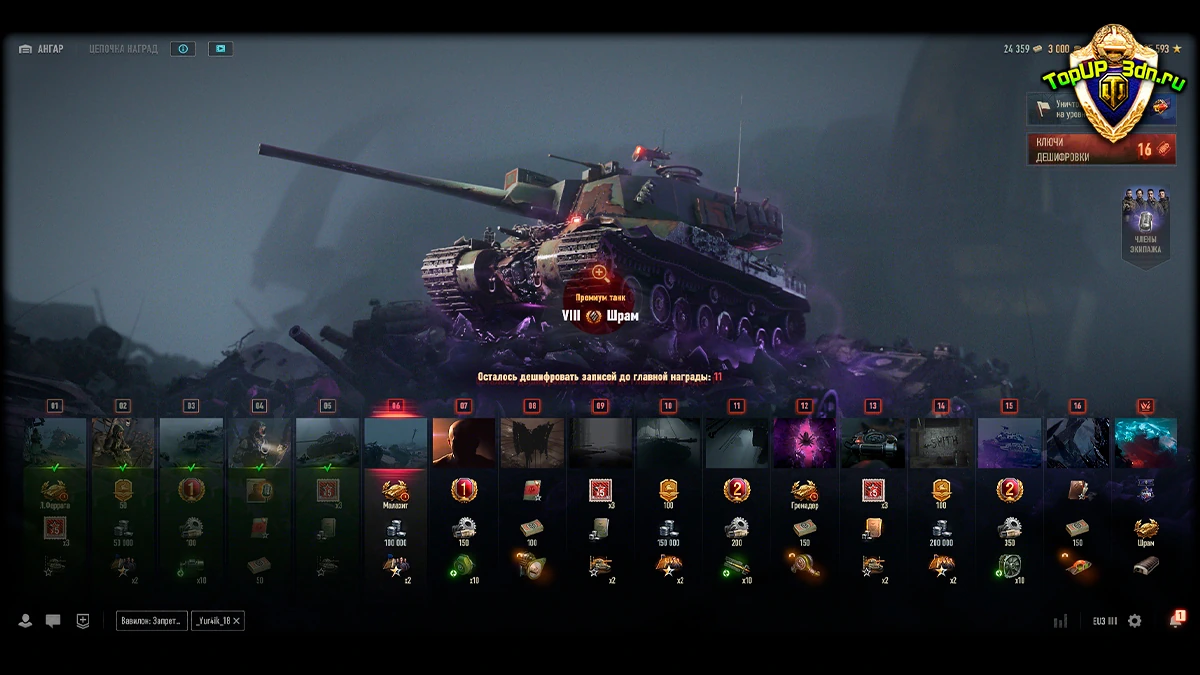Open the Вавилон chat channel tab
This screenshot has height=675, width=1200.
[x=151, y=621]
